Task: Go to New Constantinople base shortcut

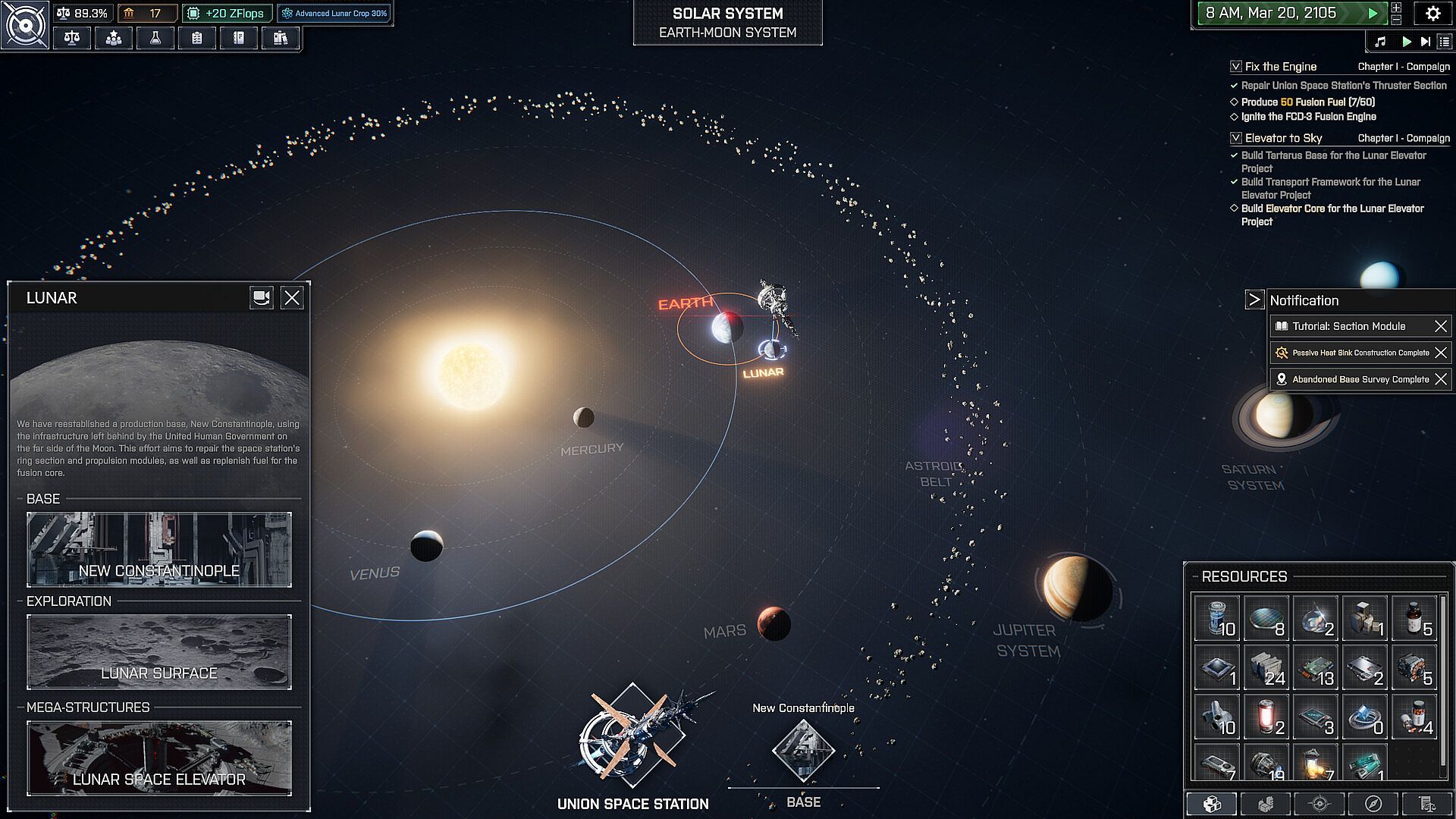Action: (x=803, y=751)
